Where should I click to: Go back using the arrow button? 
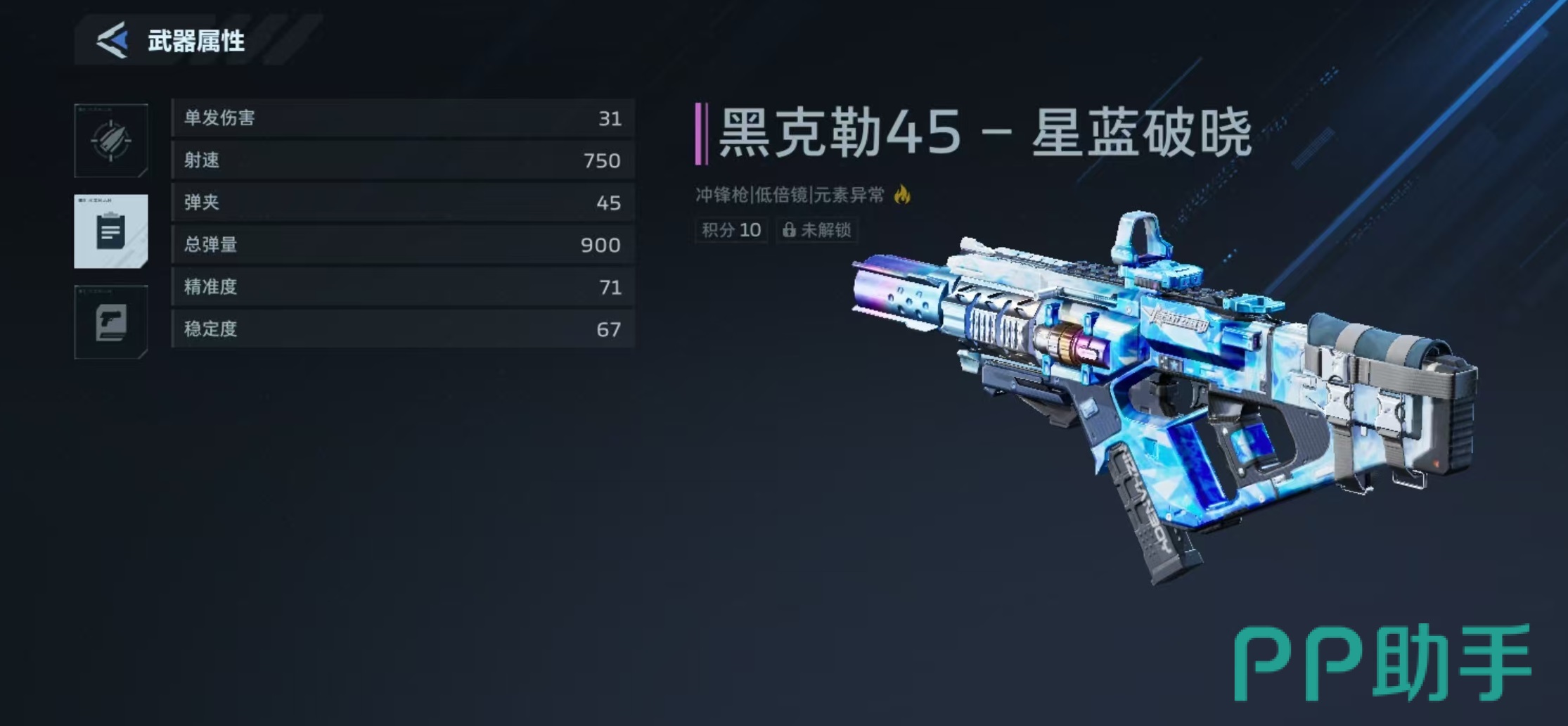(x=113, y=40)
